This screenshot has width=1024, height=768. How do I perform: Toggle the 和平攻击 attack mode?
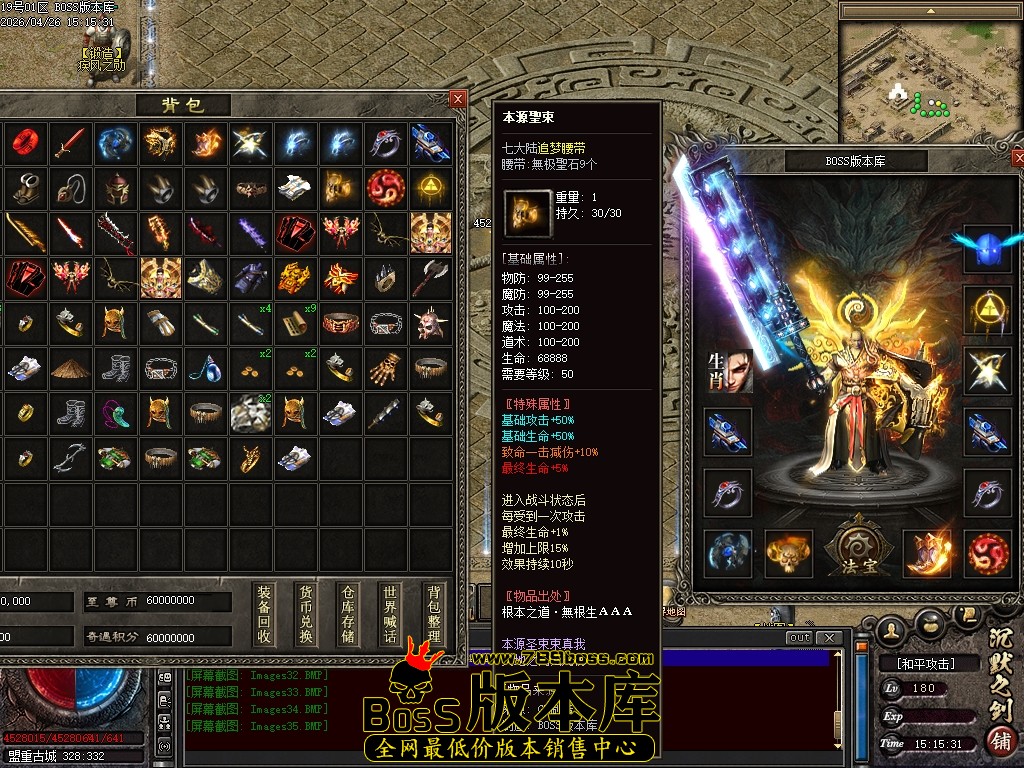coord(918,663)
